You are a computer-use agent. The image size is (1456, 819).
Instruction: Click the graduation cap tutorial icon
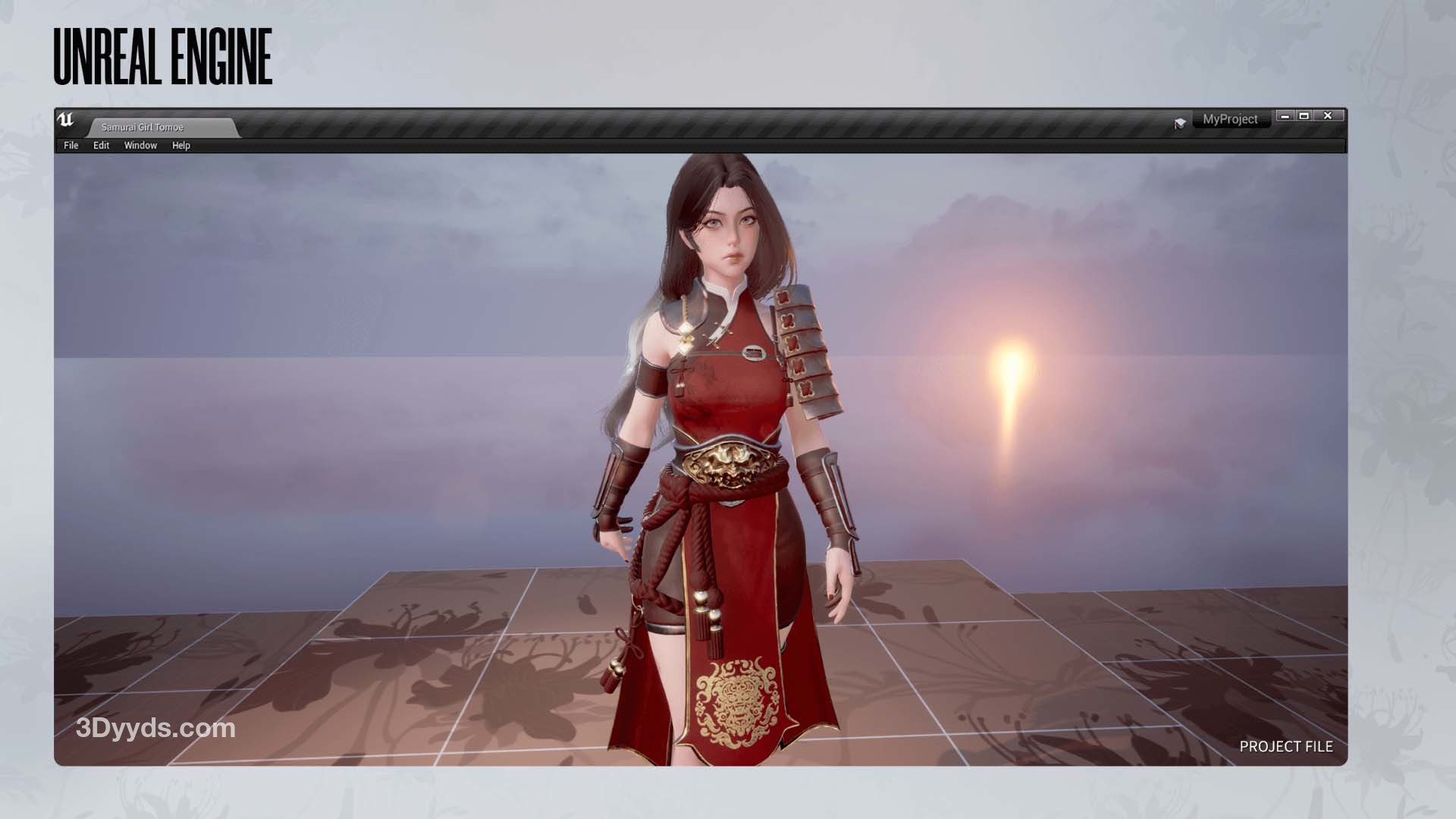pos(1180,123)
